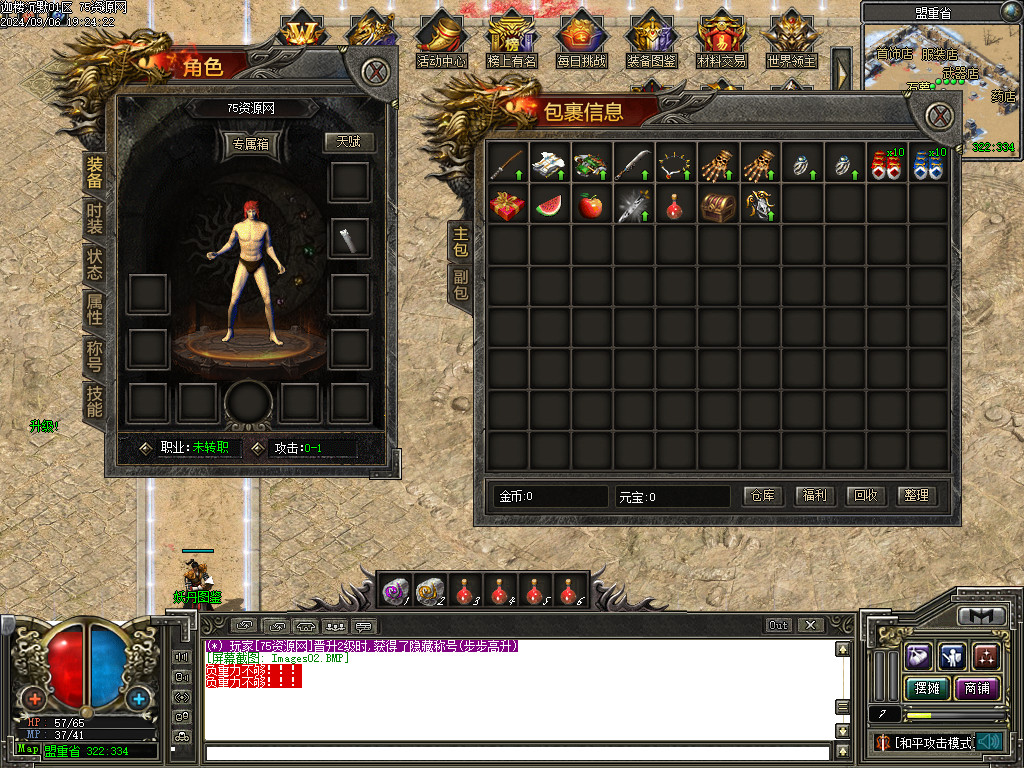Switch to the 技能 skills tab
Image resolution: width=1024 pixels, height=768 pixels.
(x=94, y=400)
